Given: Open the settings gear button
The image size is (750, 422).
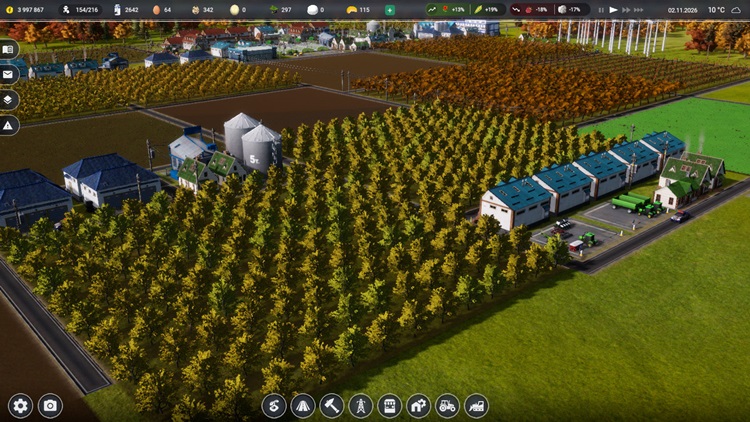Looking at the screenshot, I should (x=20, y=405).
